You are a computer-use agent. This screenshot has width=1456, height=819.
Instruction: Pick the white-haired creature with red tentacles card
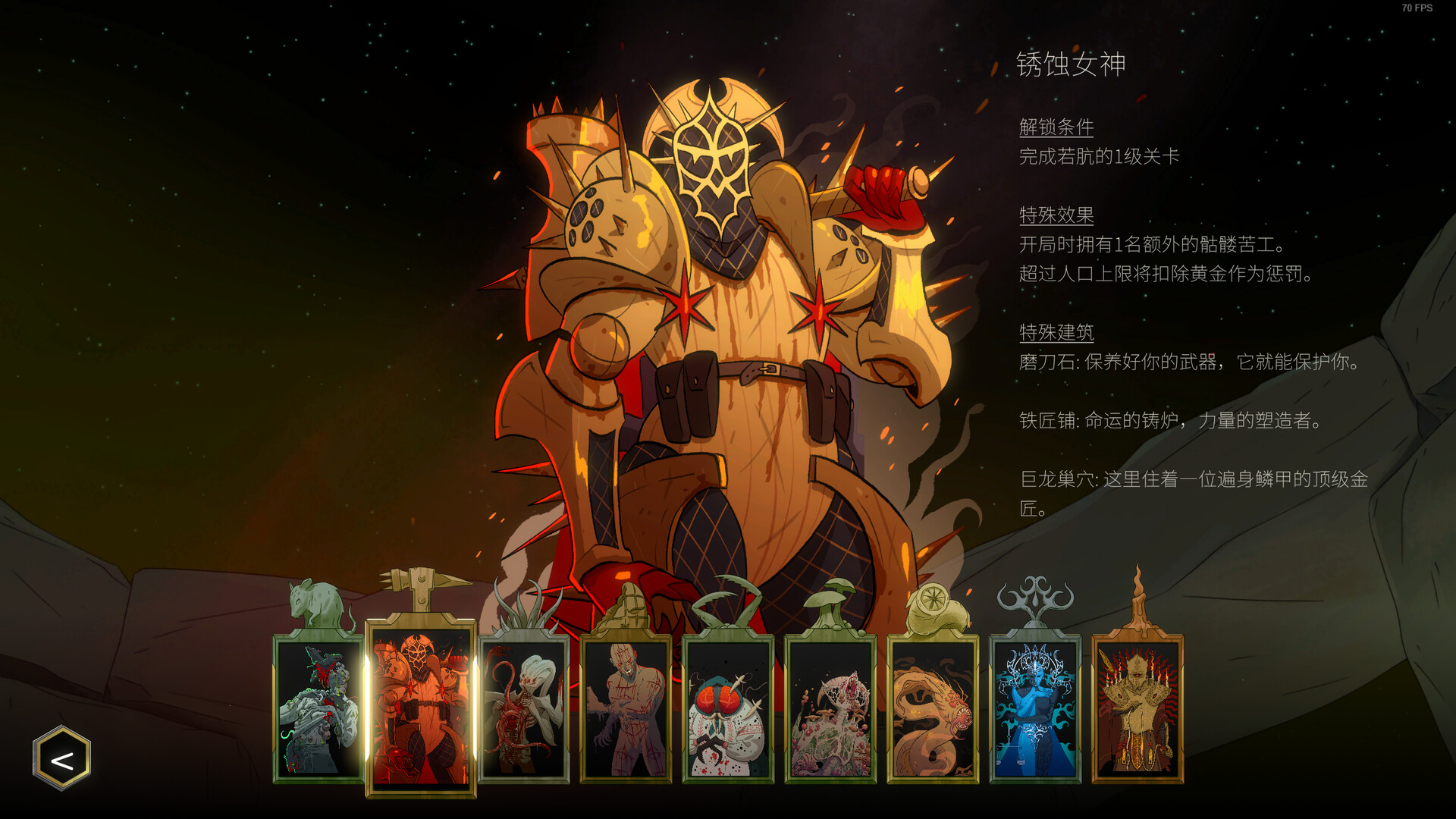coord(524,709)
